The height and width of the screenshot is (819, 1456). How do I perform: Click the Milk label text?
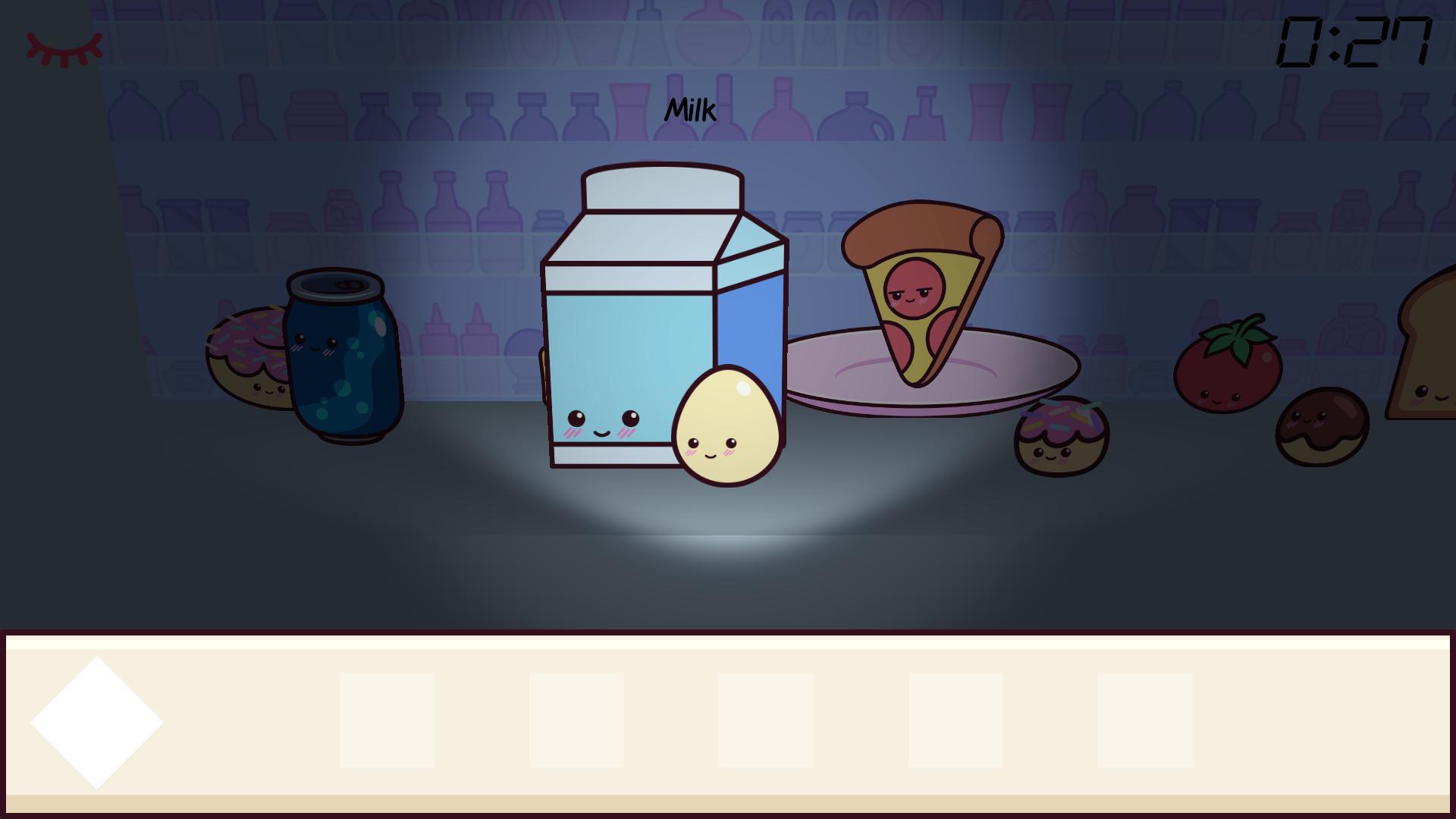pos(691,108)
